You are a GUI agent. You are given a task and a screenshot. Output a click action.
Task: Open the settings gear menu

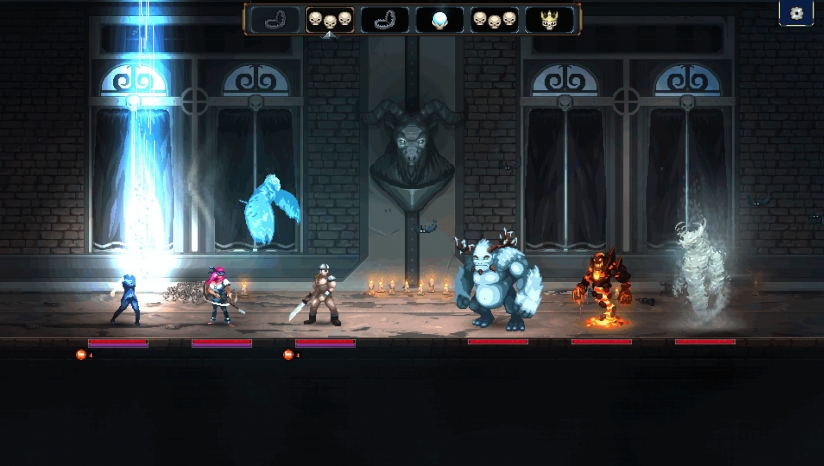point(796,13)
